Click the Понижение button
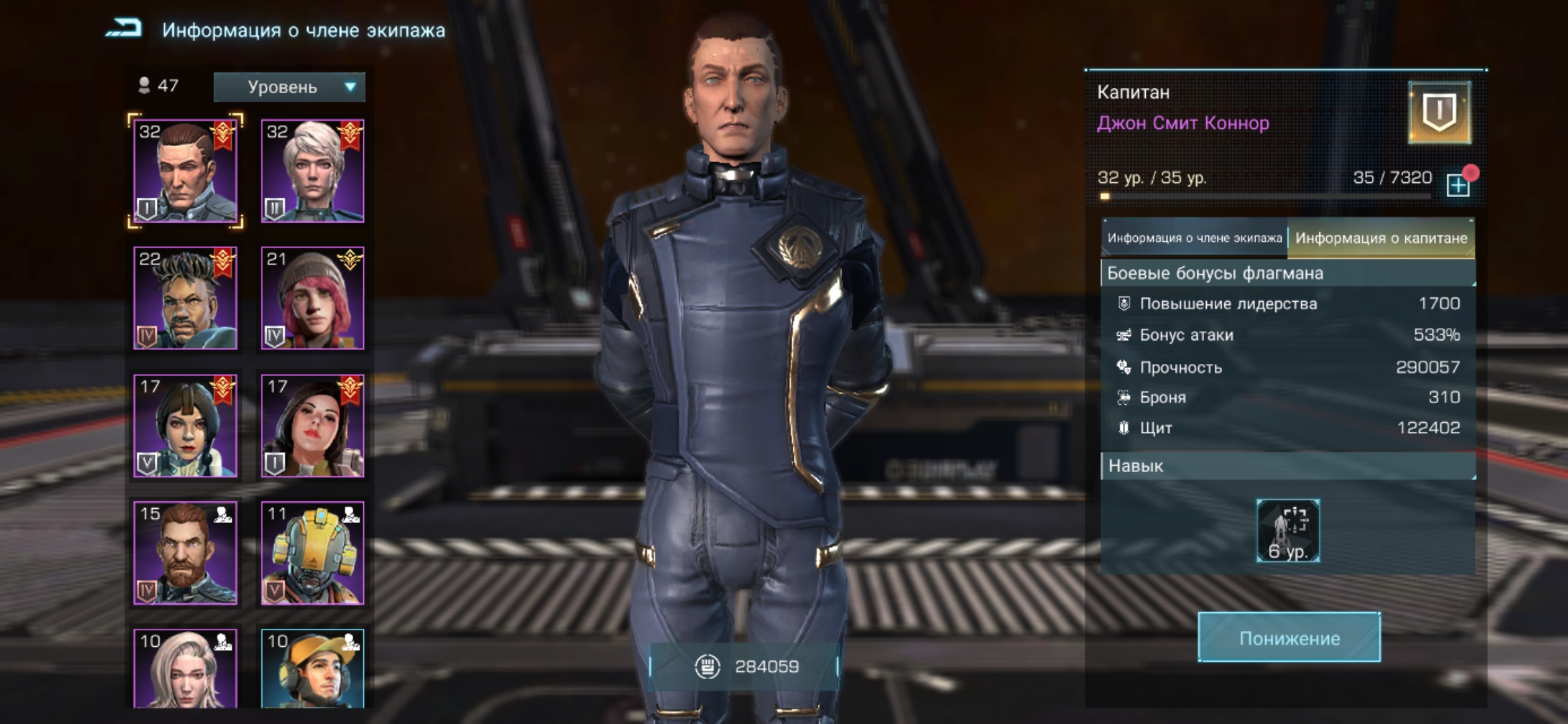Image resolution: width=1568 pixels, height=724 pixels. (x=1289, y=638)
